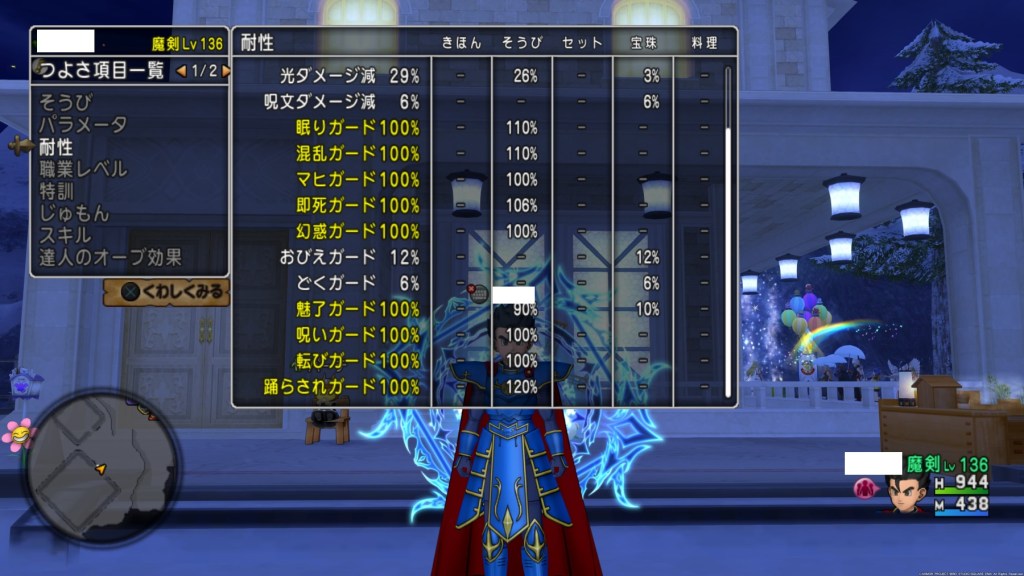
Task: Select the おびえガード row
Action: click(x=350, y=257)
